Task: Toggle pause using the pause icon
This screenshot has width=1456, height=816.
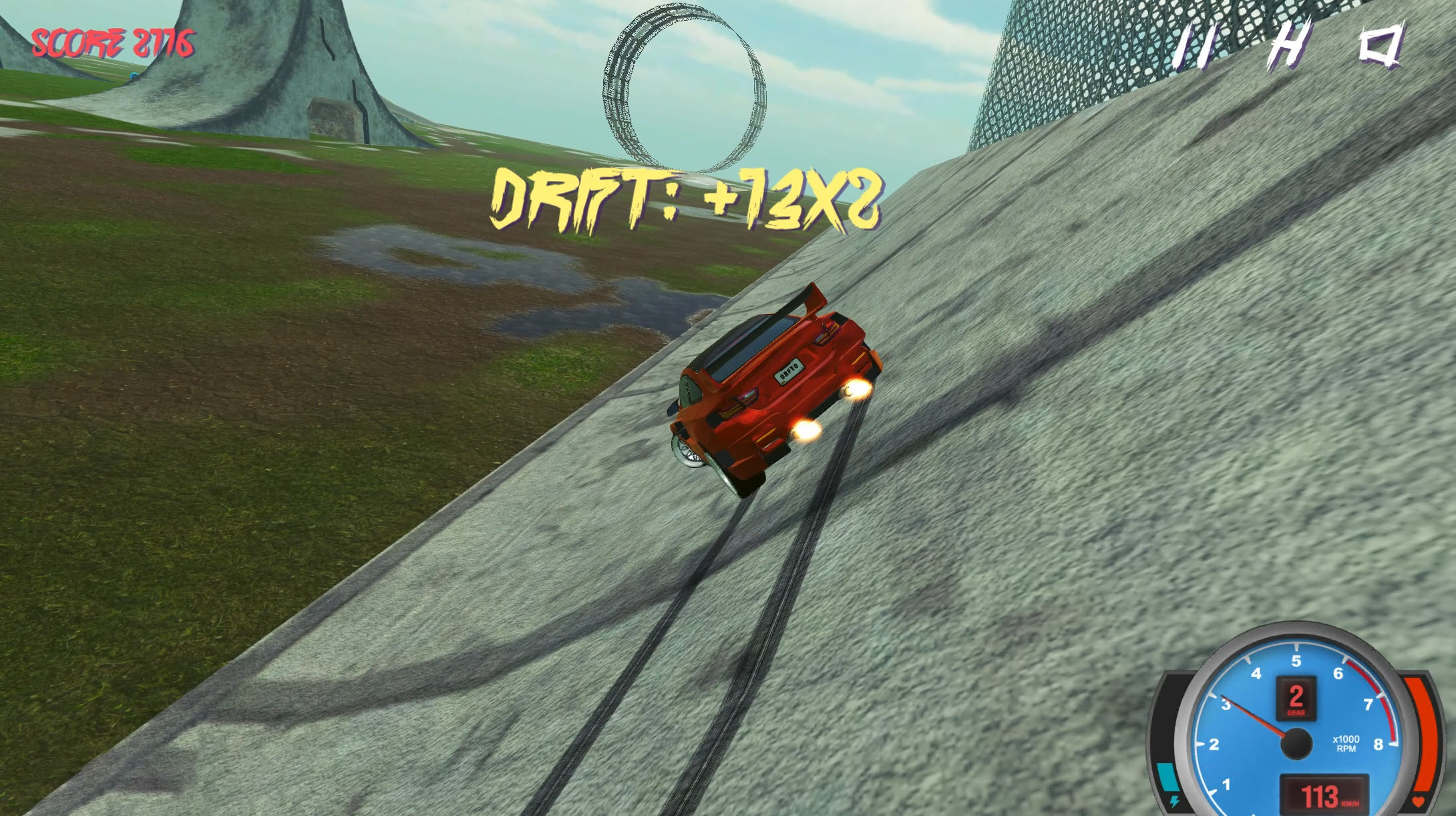Action: point(1196,50)
